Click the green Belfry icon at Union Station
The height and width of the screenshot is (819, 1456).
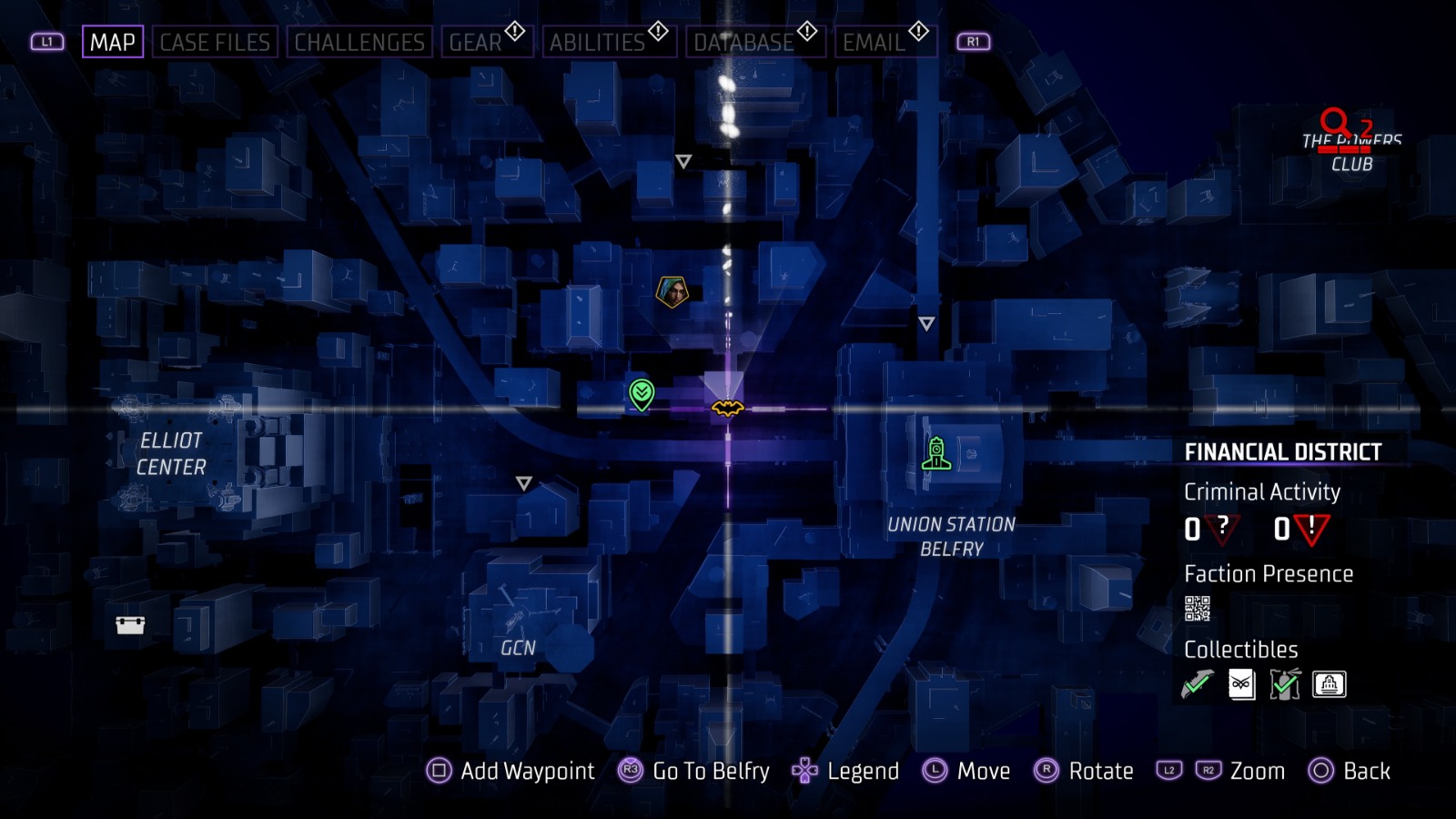click(x=936, y=452)
